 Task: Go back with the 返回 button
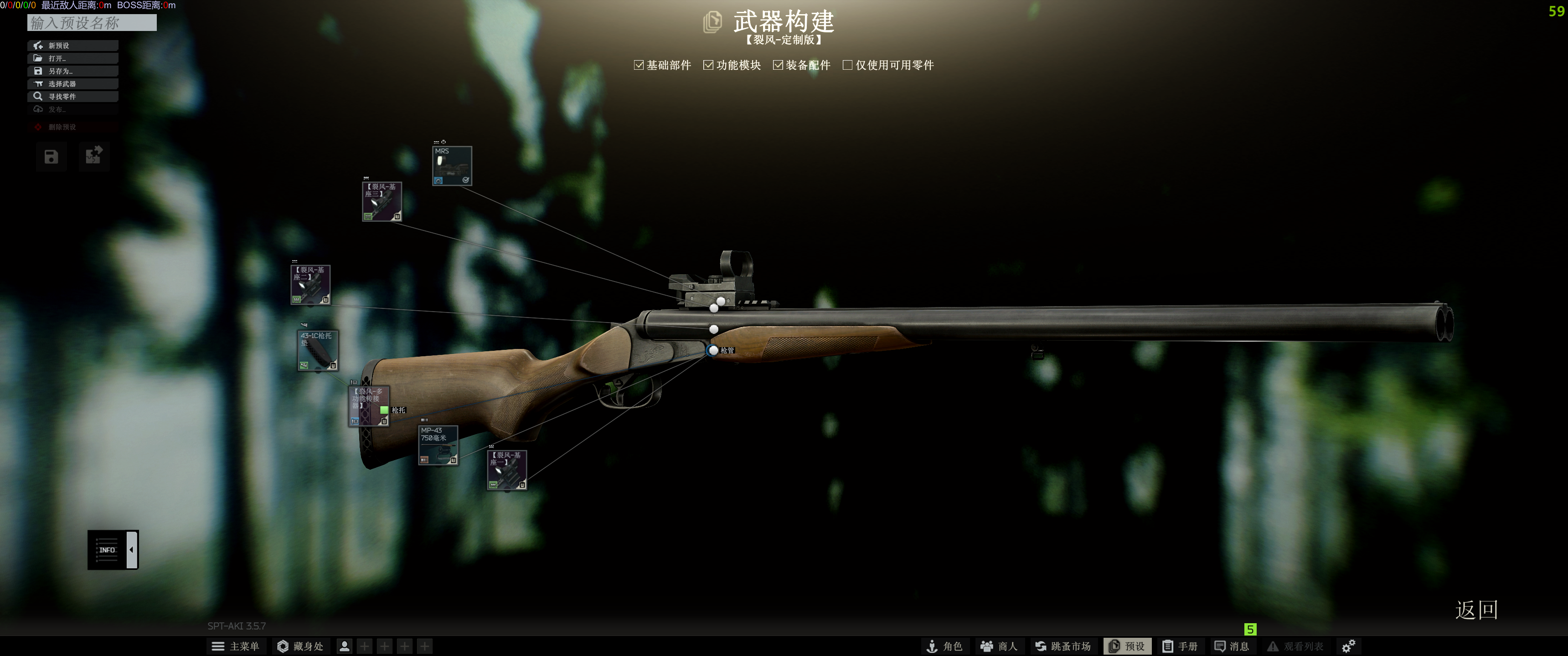pyautogui.click(x=1476, y=610)
